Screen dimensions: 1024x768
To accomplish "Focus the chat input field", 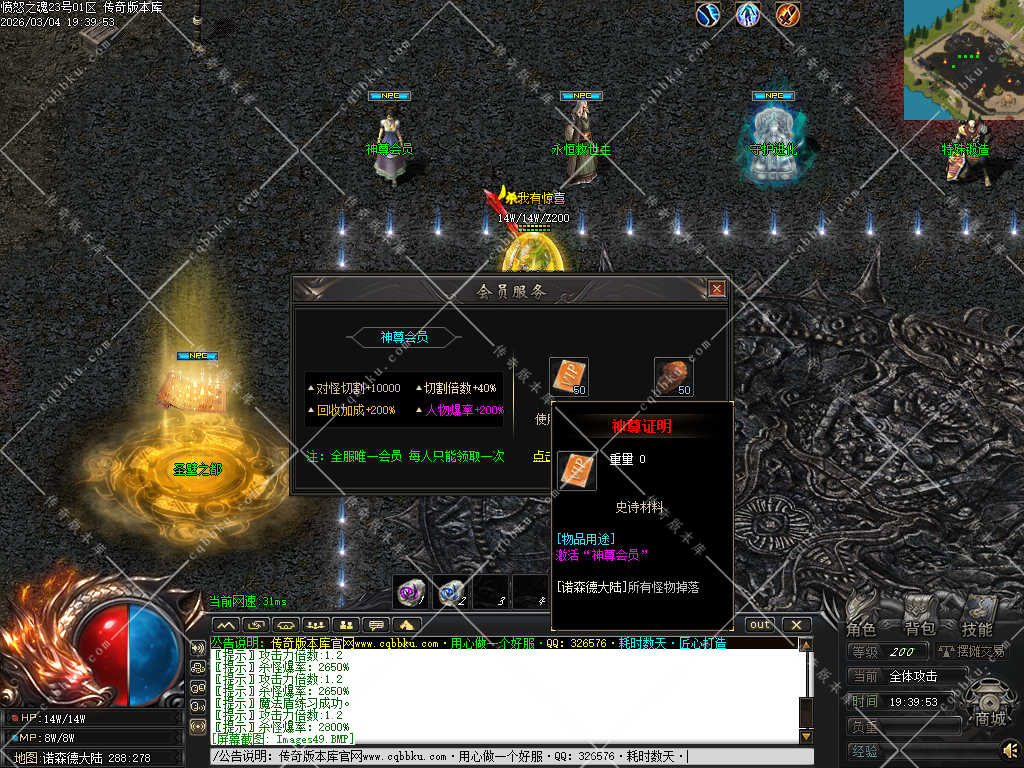I will pos(500,757).
